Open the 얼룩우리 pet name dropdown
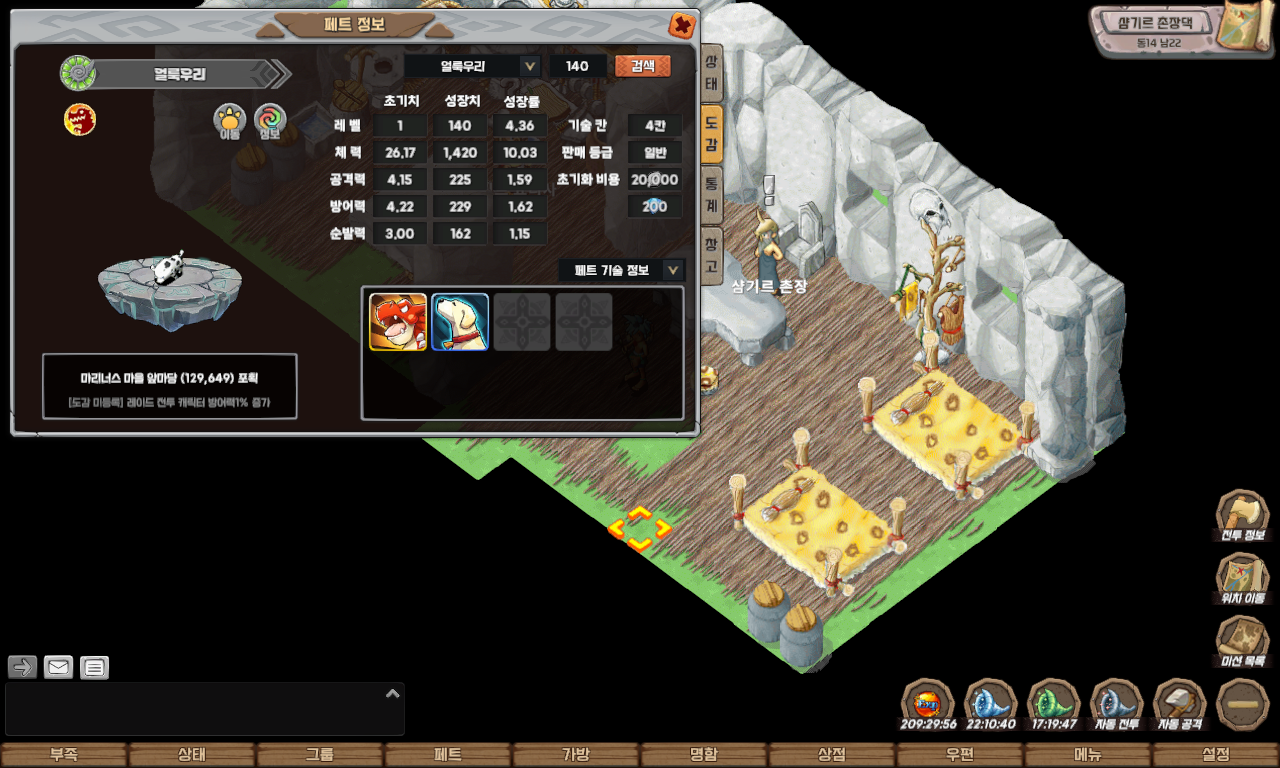 point(530,66)
